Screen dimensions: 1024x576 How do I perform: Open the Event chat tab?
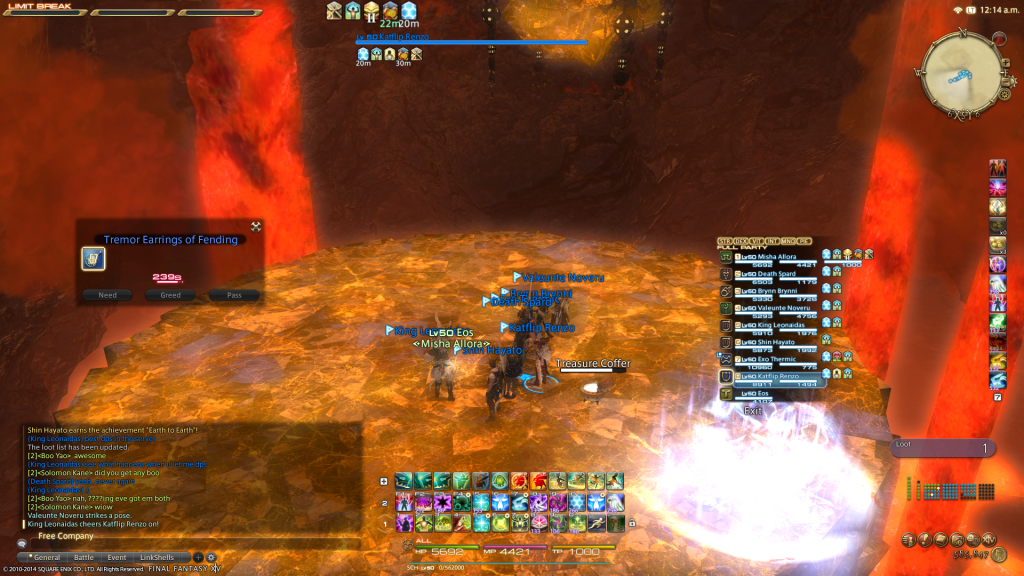click(x=116, y=557)
